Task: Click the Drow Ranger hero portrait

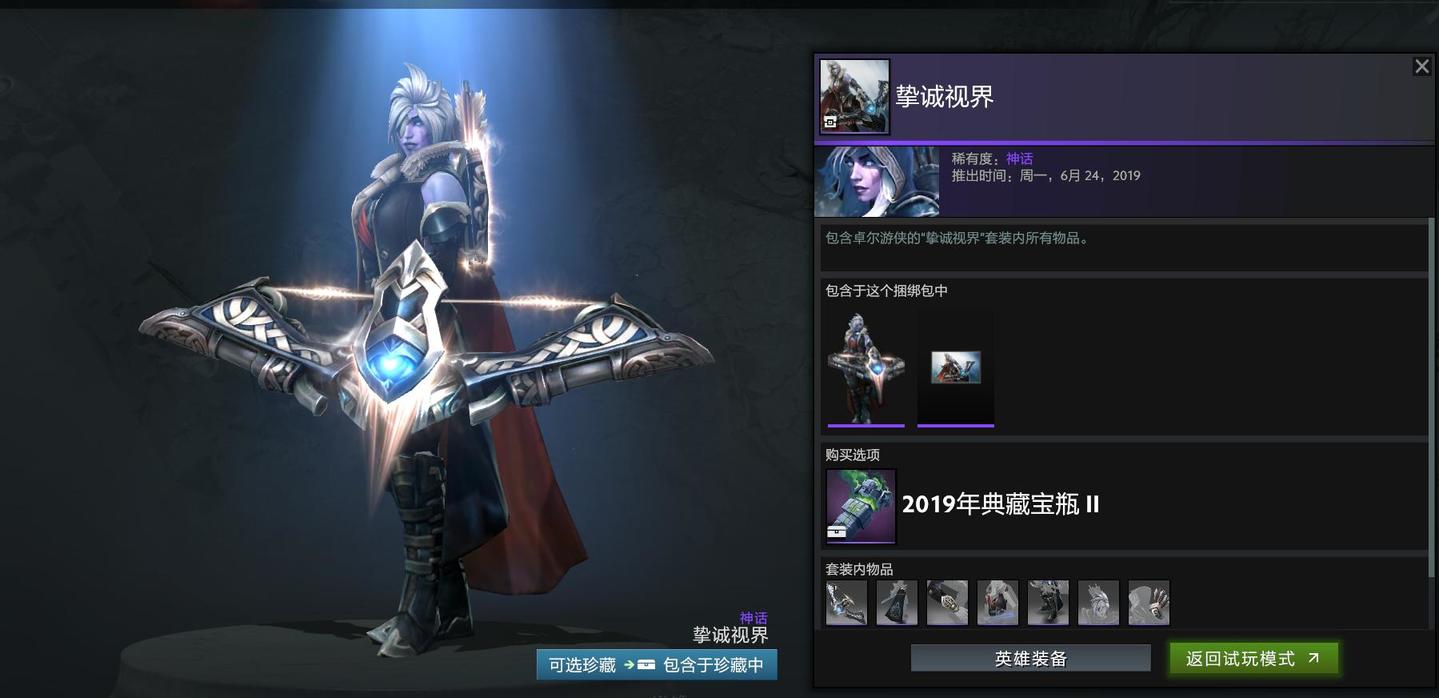Action: (x=877, y=182)
